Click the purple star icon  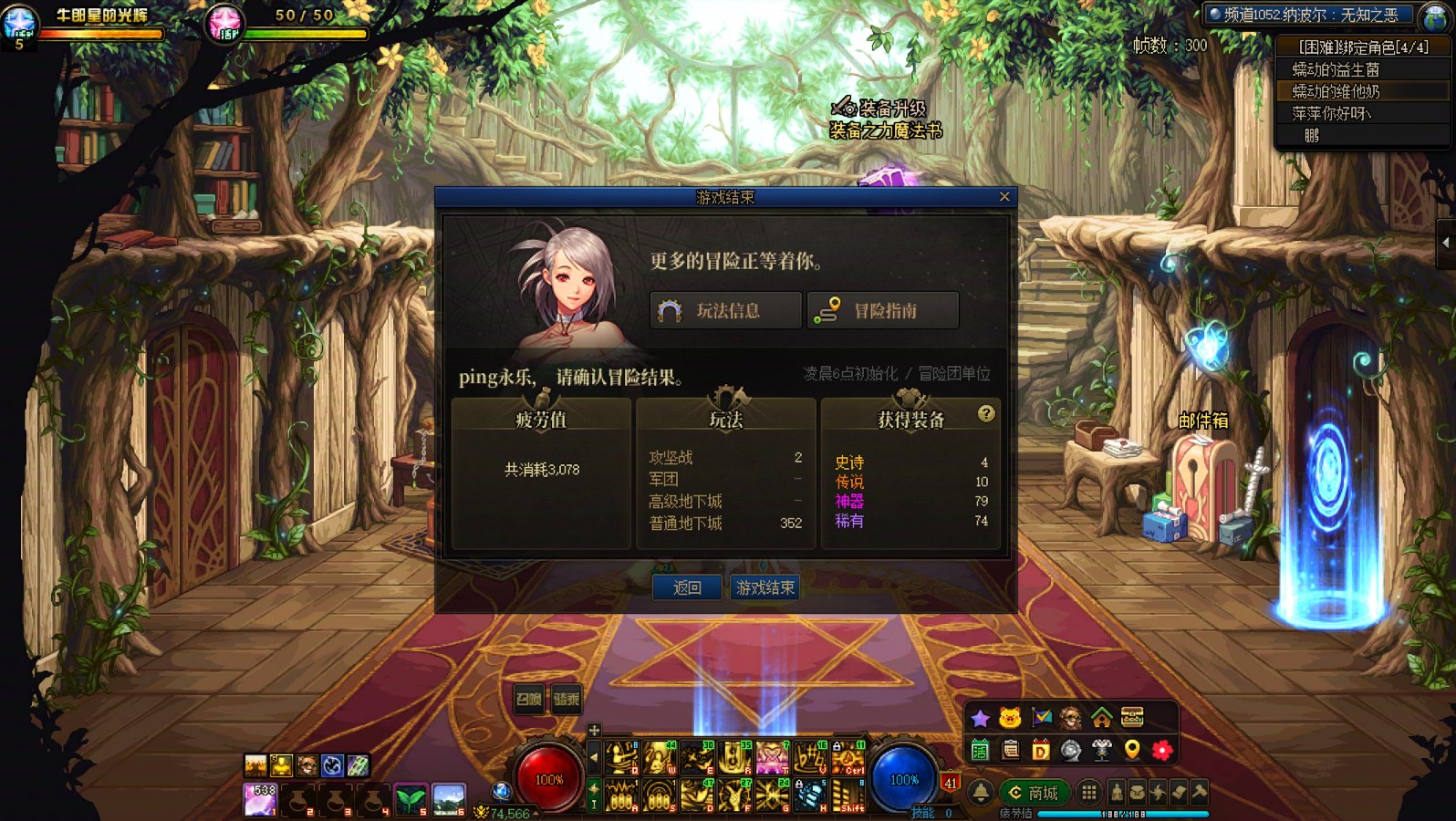click(x=981, y=719)
